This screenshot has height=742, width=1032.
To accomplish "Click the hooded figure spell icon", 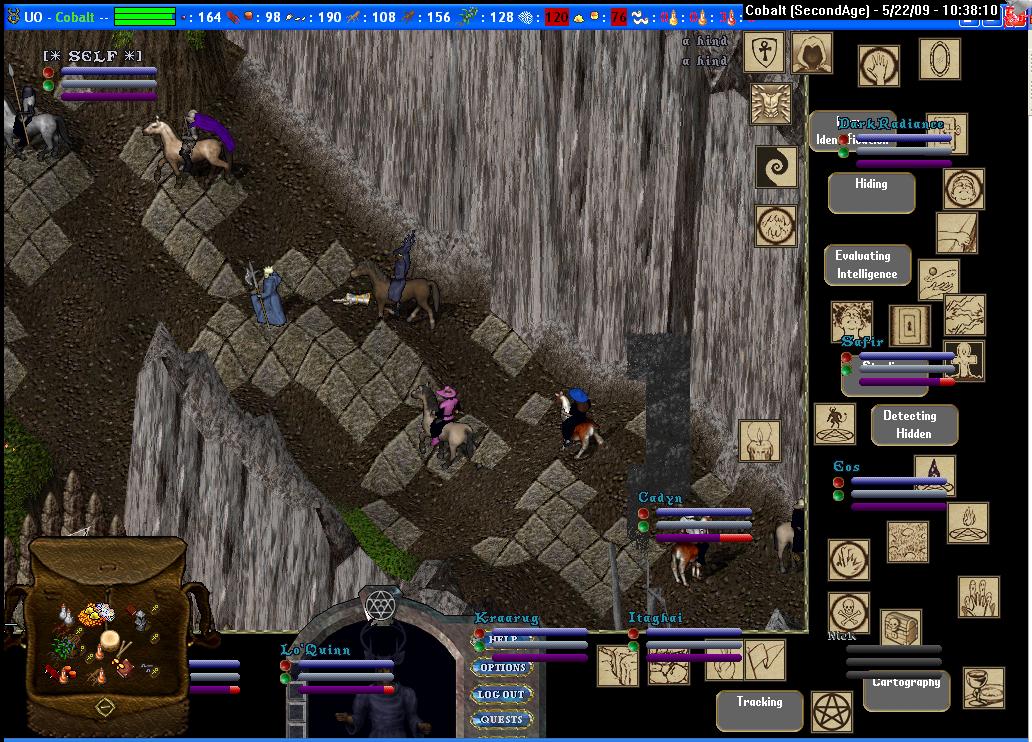I will 812,53.
